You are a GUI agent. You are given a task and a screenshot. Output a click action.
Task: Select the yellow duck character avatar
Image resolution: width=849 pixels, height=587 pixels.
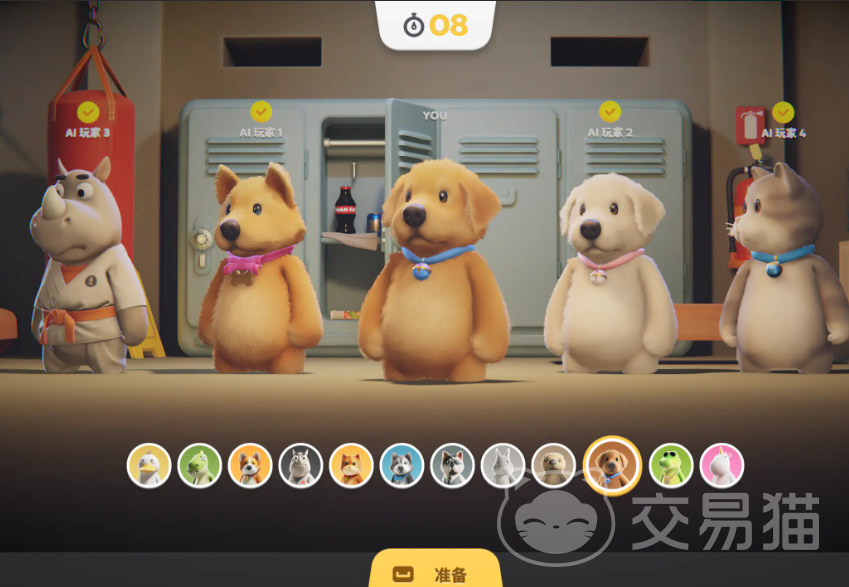pos(149,465)
